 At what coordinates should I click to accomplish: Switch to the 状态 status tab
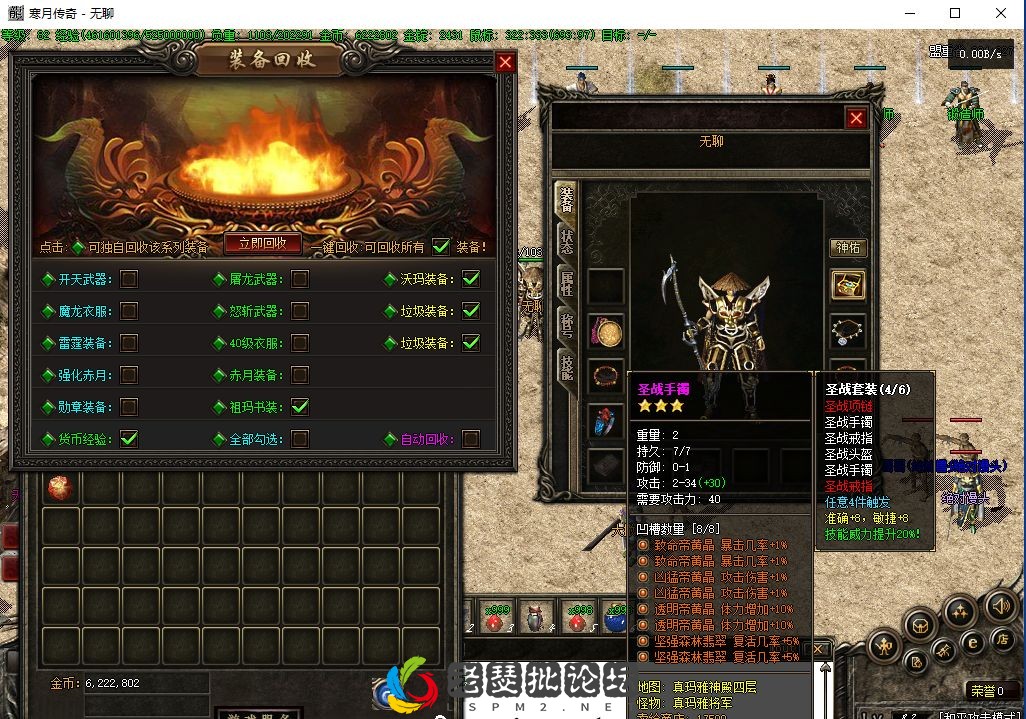pos(567,242)
